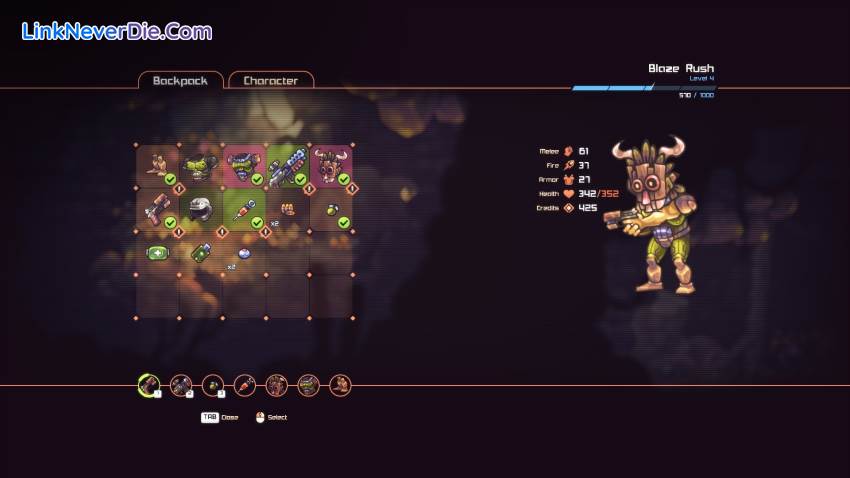Select the highlighted pistol quick slot
Image resolution: width=850 pixels, height=478 pixels.
point(149,385)
